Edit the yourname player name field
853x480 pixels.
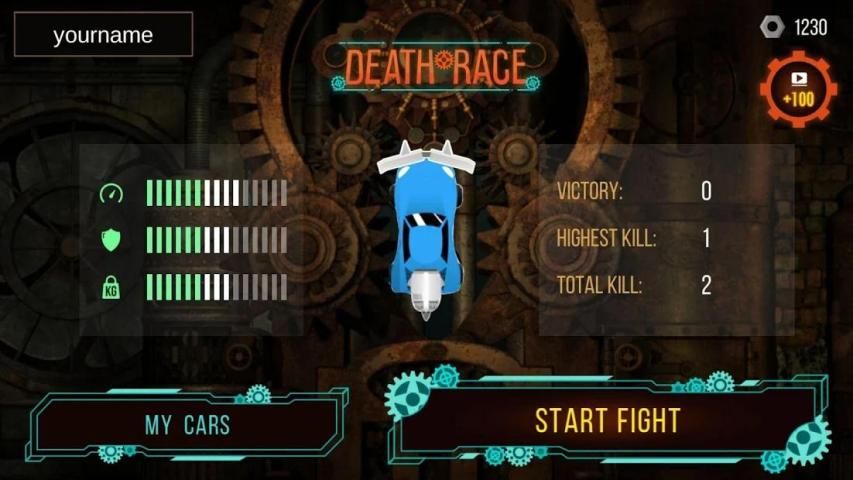[x=103, y=35]
